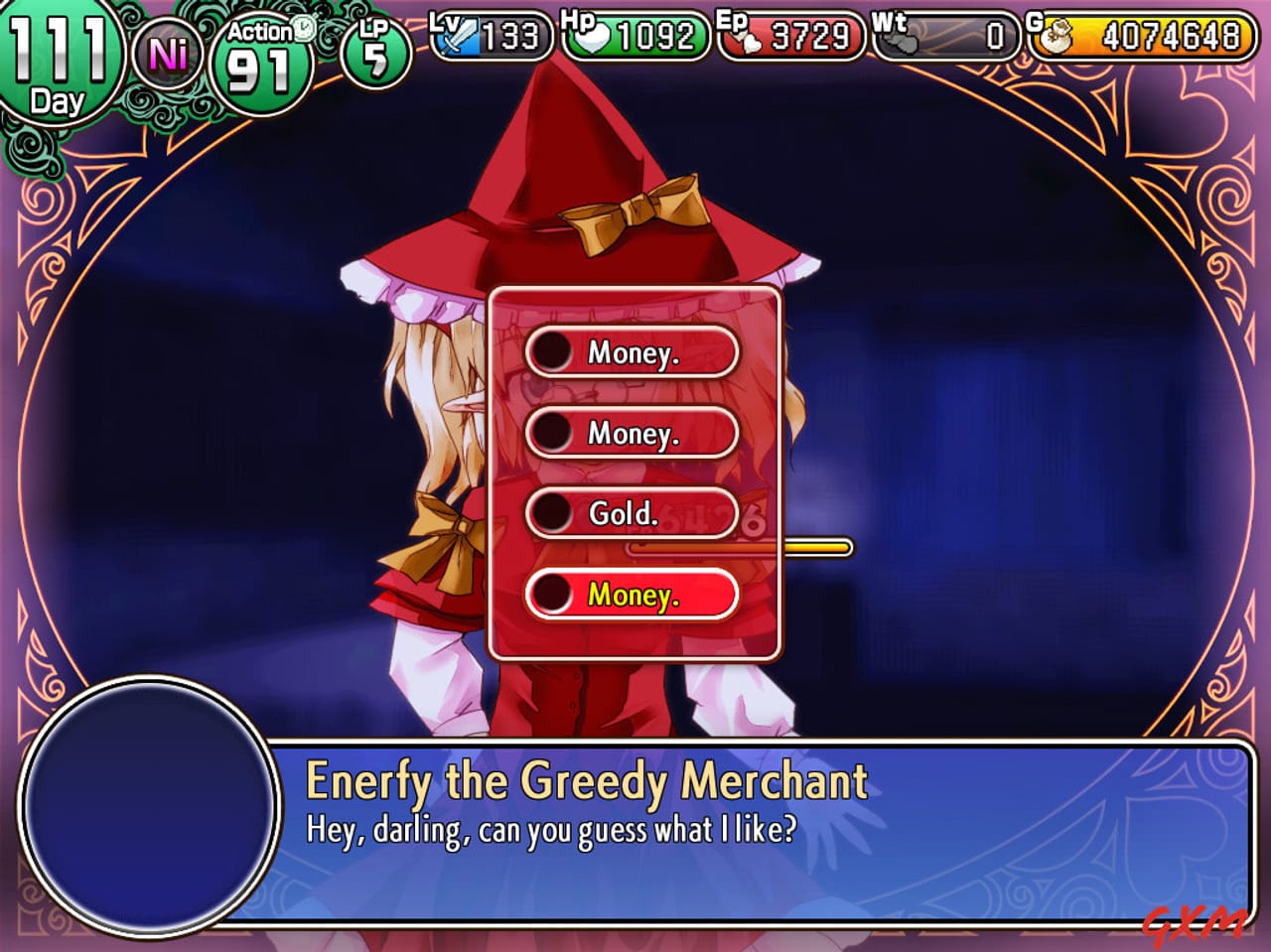Select the second Money answer choice

click(632, 434)
